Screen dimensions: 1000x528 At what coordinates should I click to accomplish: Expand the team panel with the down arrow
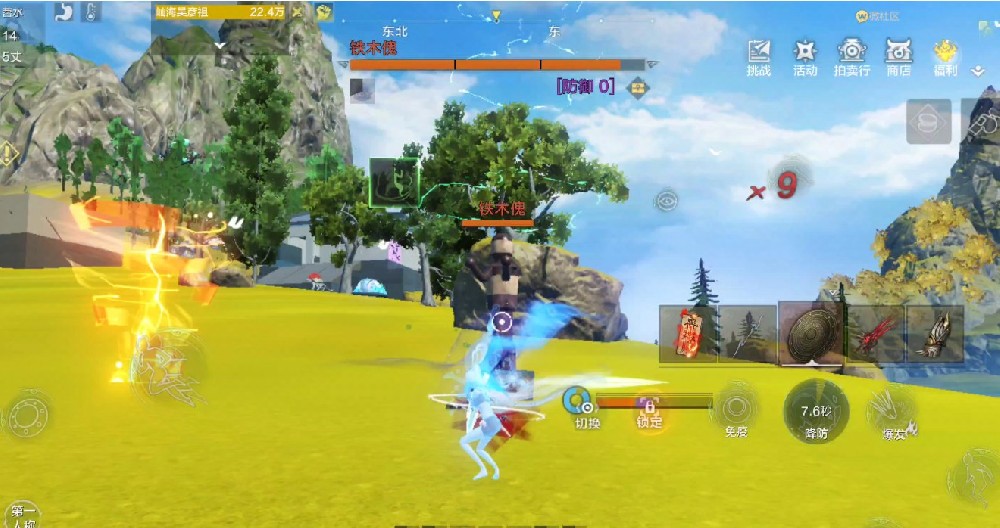(x=220, y=45)
